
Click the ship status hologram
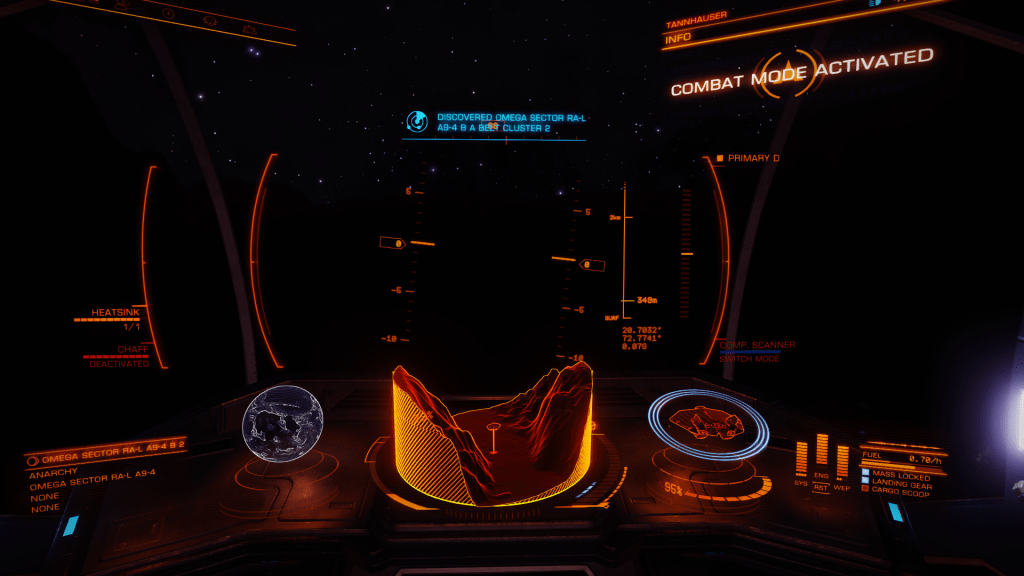coord(707,424)
